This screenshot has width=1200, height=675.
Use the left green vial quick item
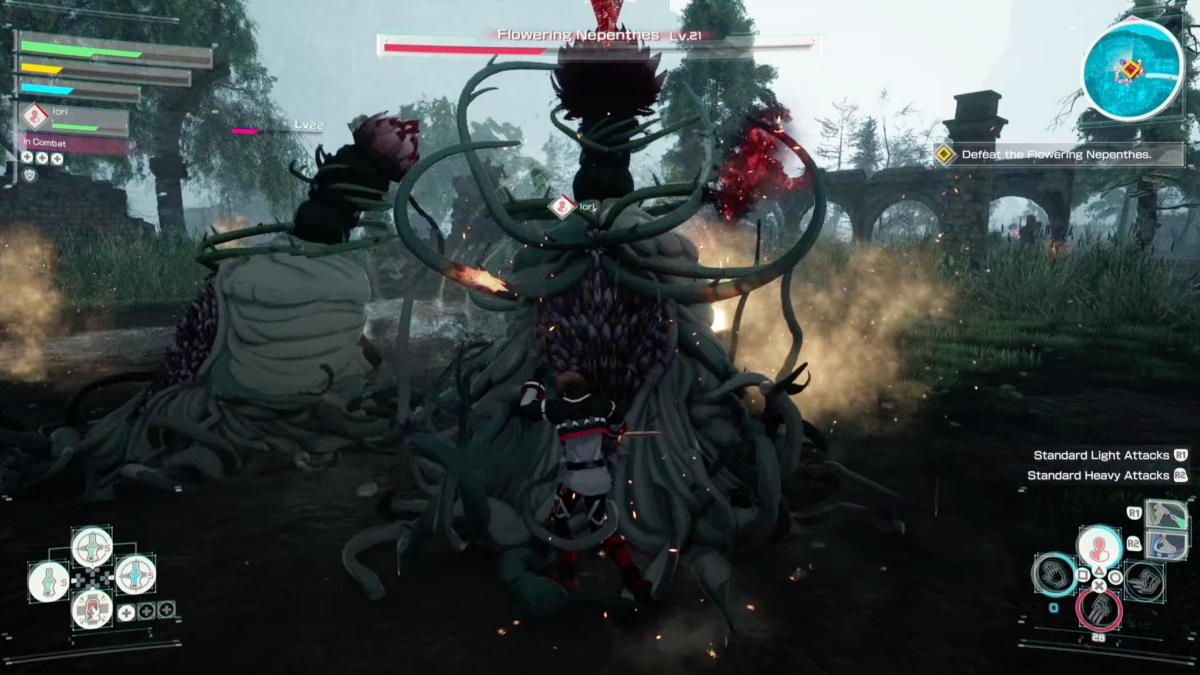49,581
